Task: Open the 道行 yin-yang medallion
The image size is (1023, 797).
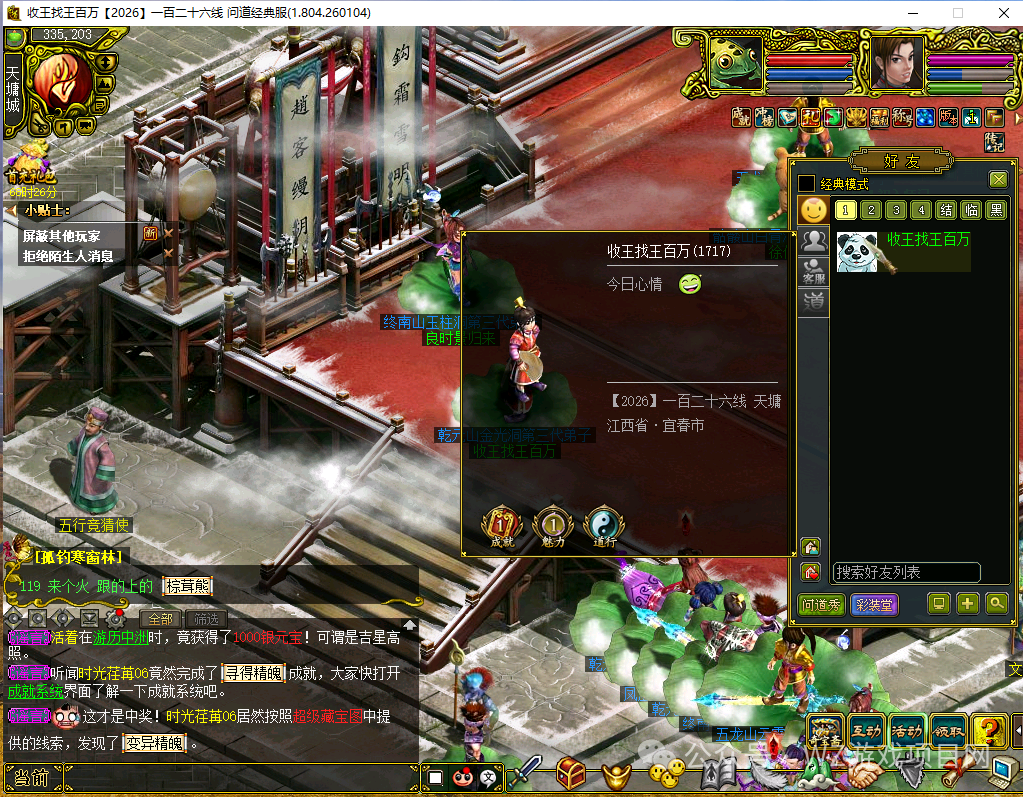Action: pyautogui.click(x=604, y=526)
